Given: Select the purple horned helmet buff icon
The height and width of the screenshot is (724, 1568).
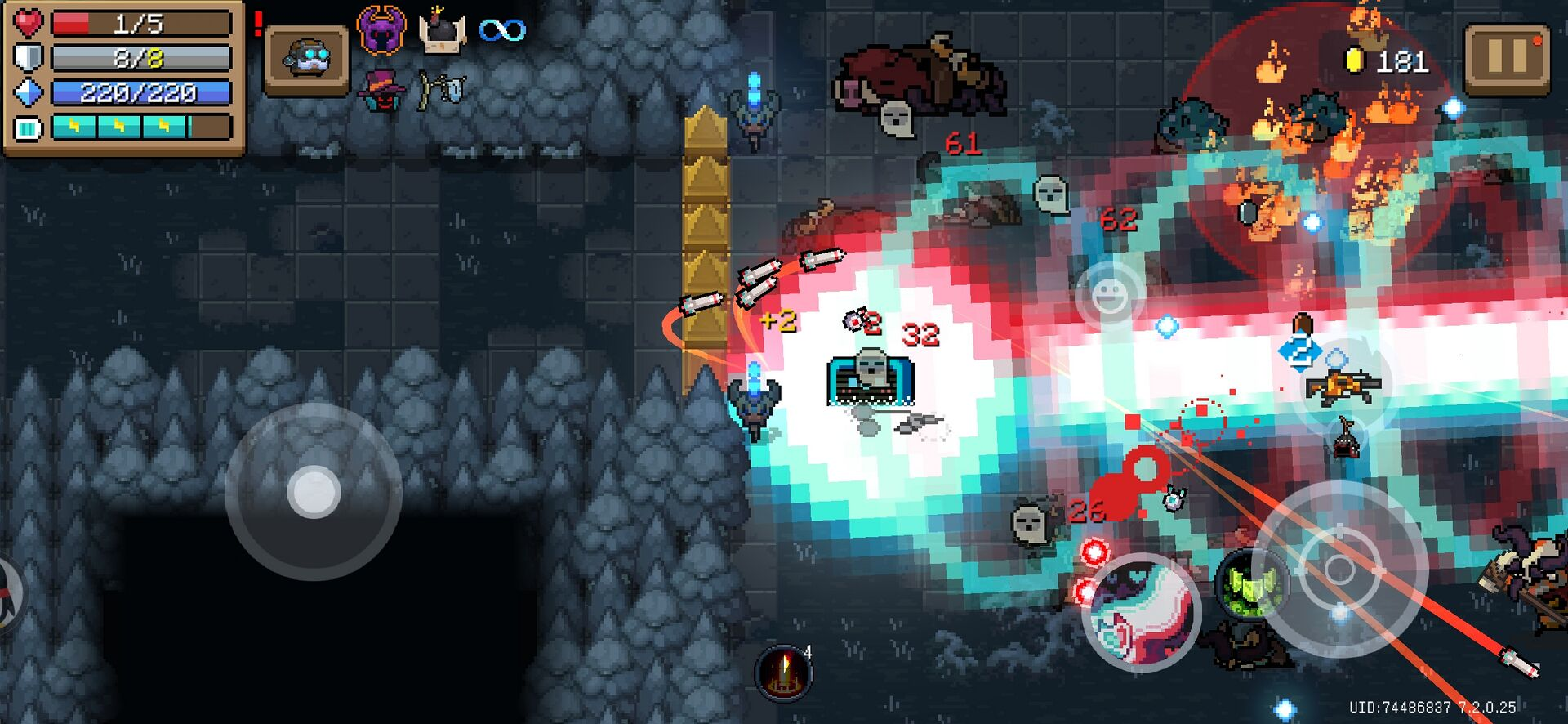Looking at the screenshot, I should tap(381, 30).
